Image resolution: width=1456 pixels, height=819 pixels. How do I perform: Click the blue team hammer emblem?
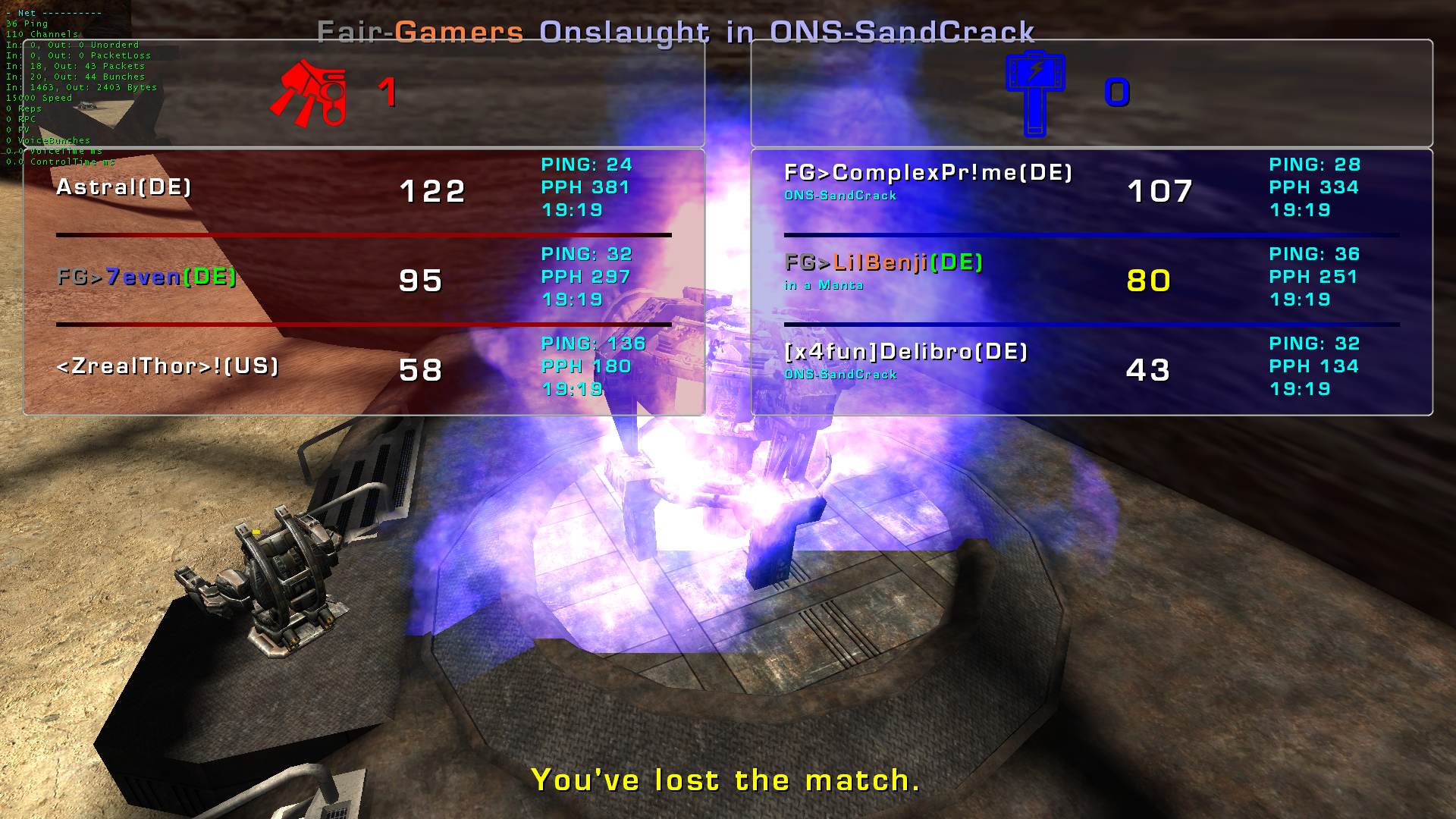1035,93
